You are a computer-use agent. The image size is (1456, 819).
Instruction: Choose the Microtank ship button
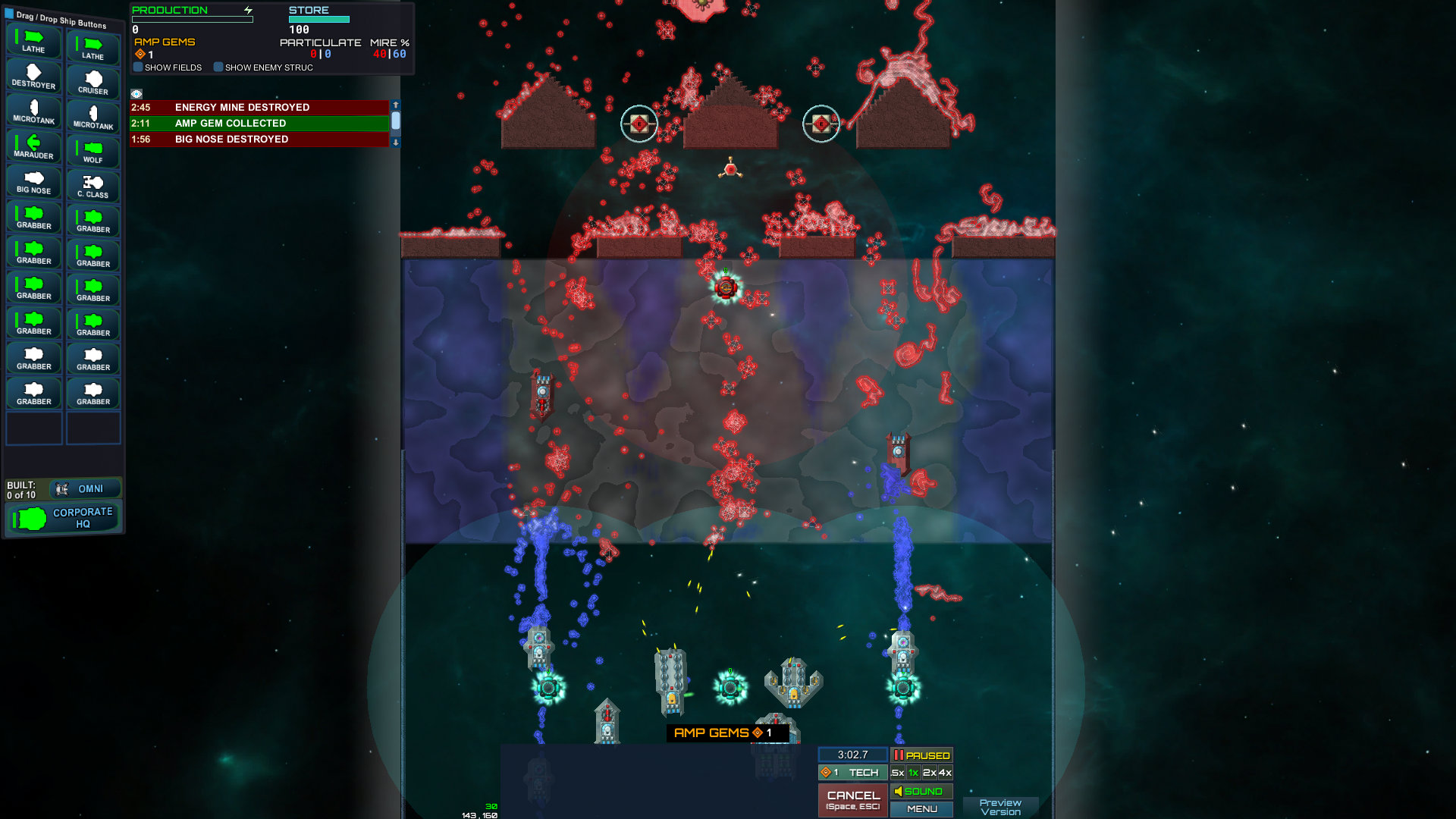(x=33, y=112)
